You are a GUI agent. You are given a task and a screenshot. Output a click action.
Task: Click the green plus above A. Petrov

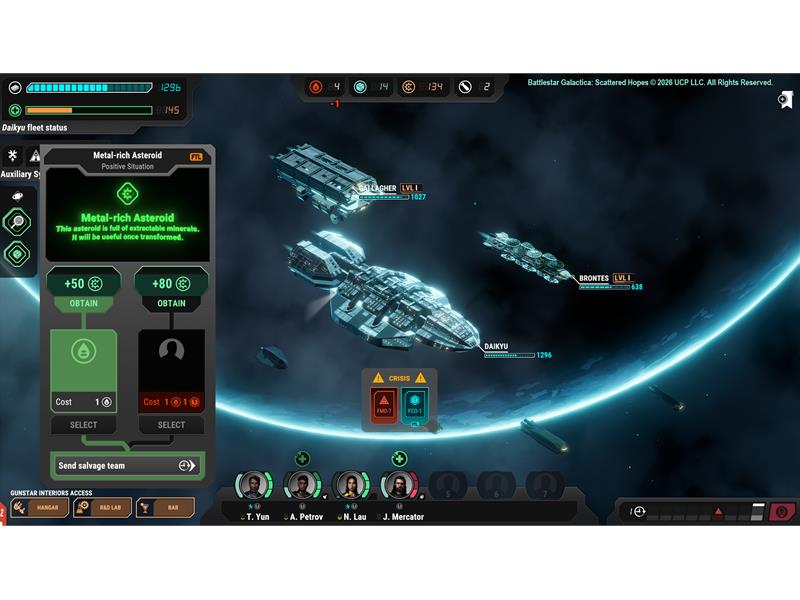coord(302,459)
